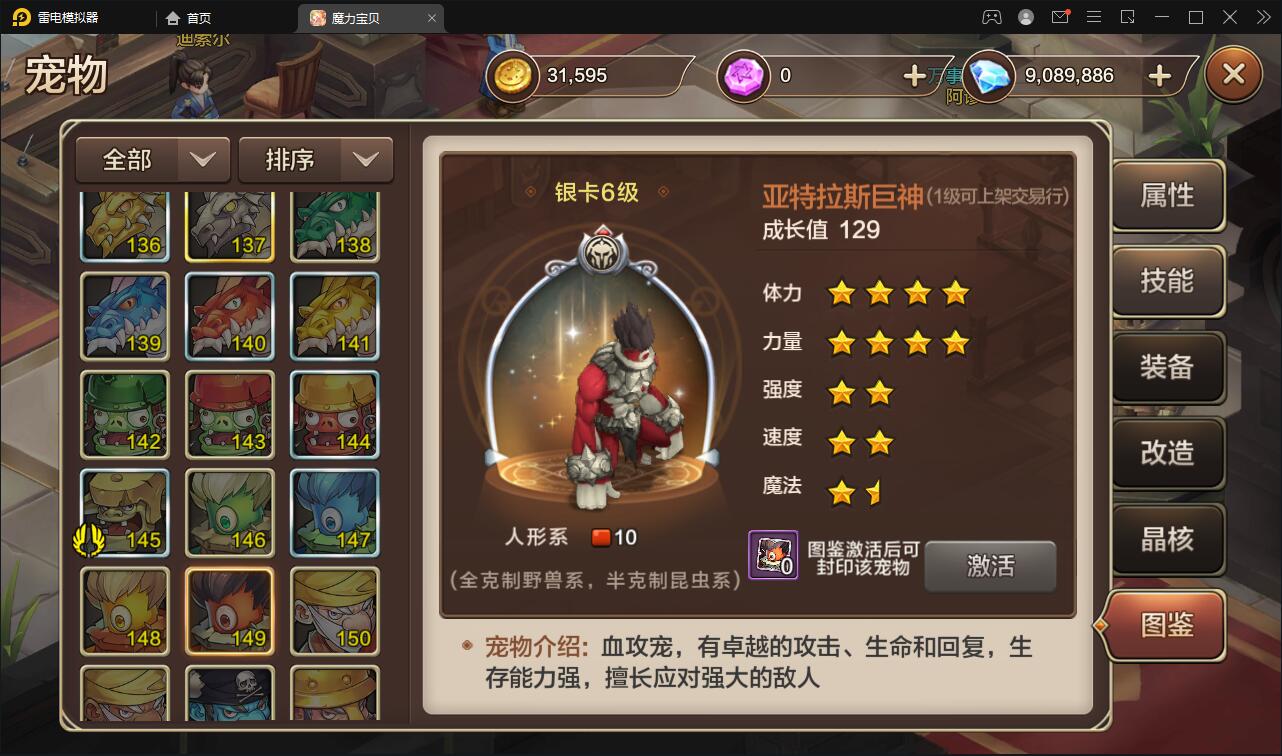Click plus to add diamonds
The image size is (1282, 756).
[x=1158, y=75]
